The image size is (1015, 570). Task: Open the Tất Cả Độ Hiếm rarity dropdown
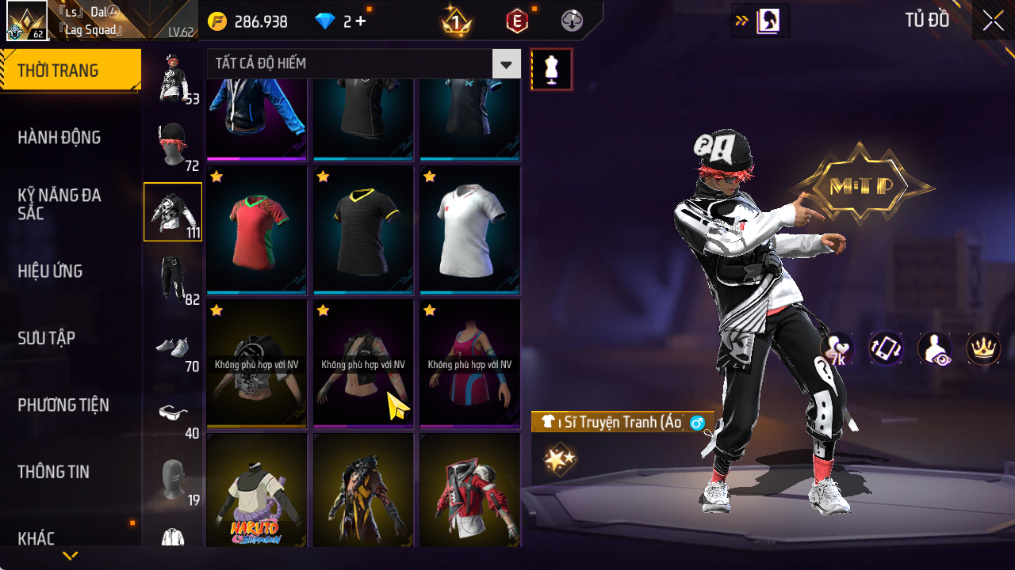pyautogui.click(x=506, y=64)
